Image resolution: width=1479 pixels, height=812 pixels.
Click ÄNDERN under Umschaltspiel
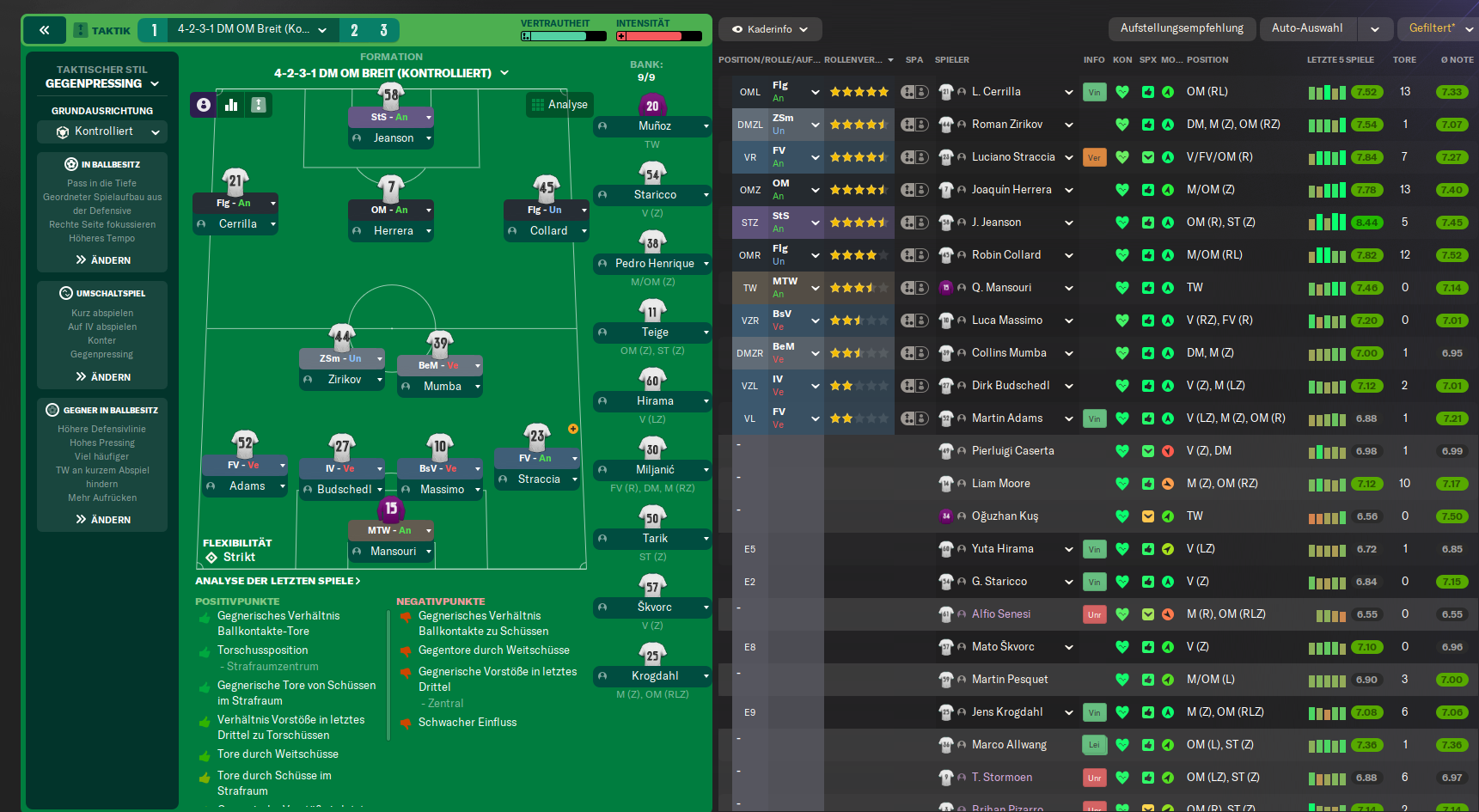click(101, 376)
